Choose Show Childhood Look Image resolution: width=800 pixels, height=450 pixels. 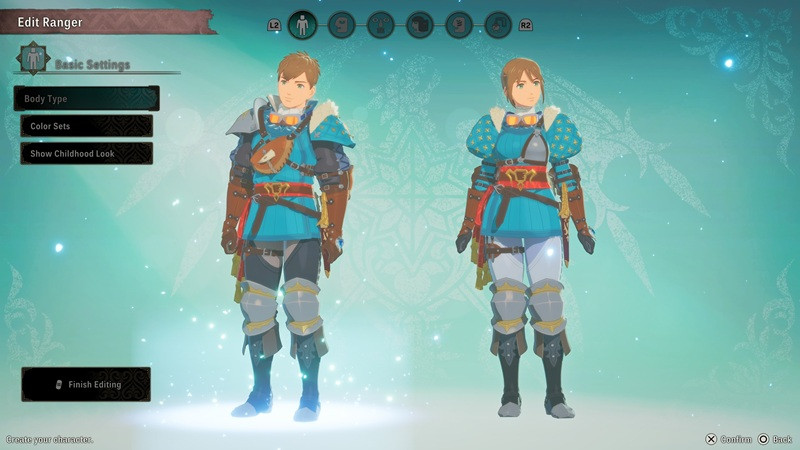pyautogui.click(x=86, y=154)
